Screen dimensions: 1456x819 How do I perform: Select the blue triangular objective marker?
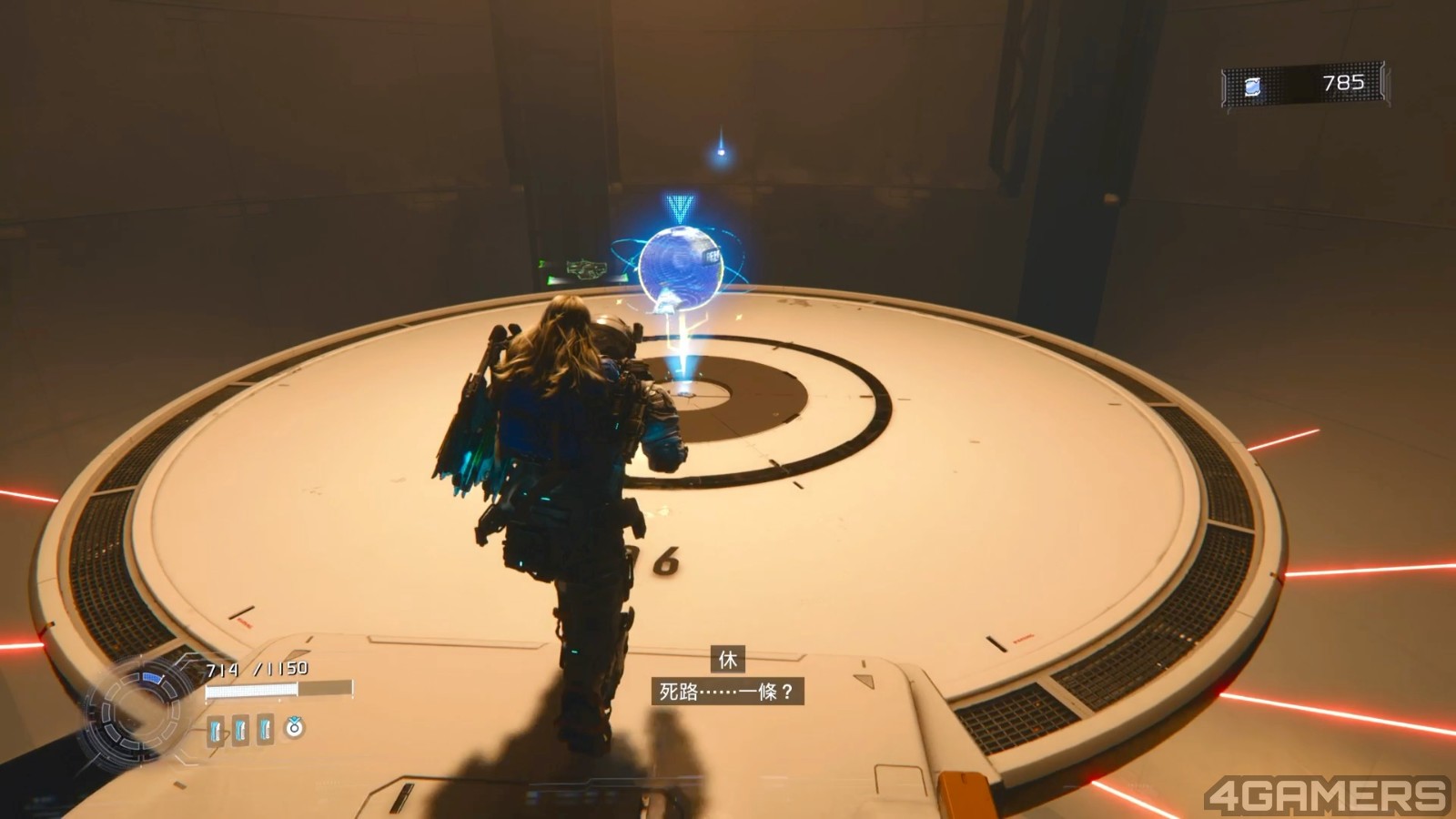679,208
